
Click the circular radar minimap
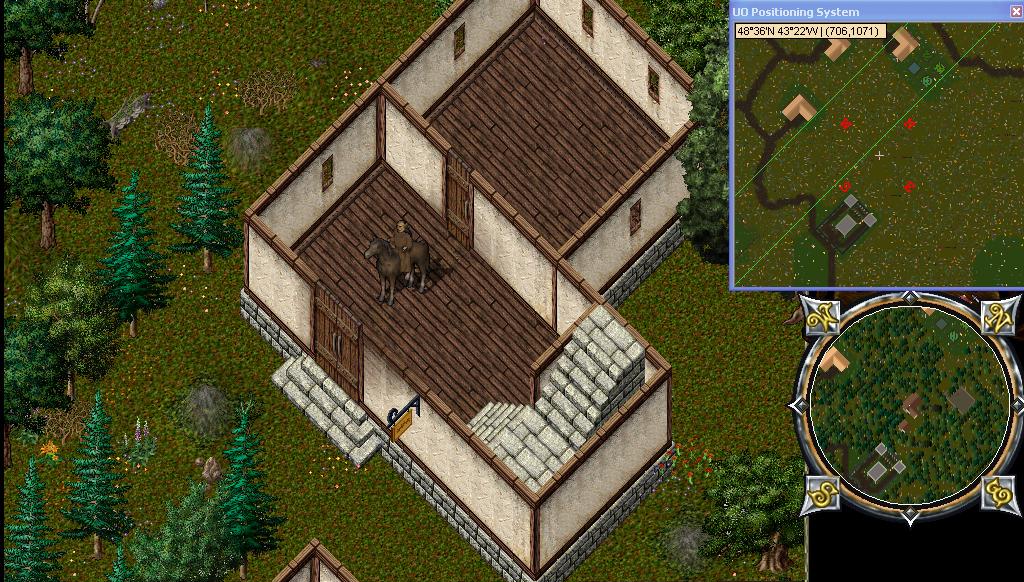[x=909, y=405]
